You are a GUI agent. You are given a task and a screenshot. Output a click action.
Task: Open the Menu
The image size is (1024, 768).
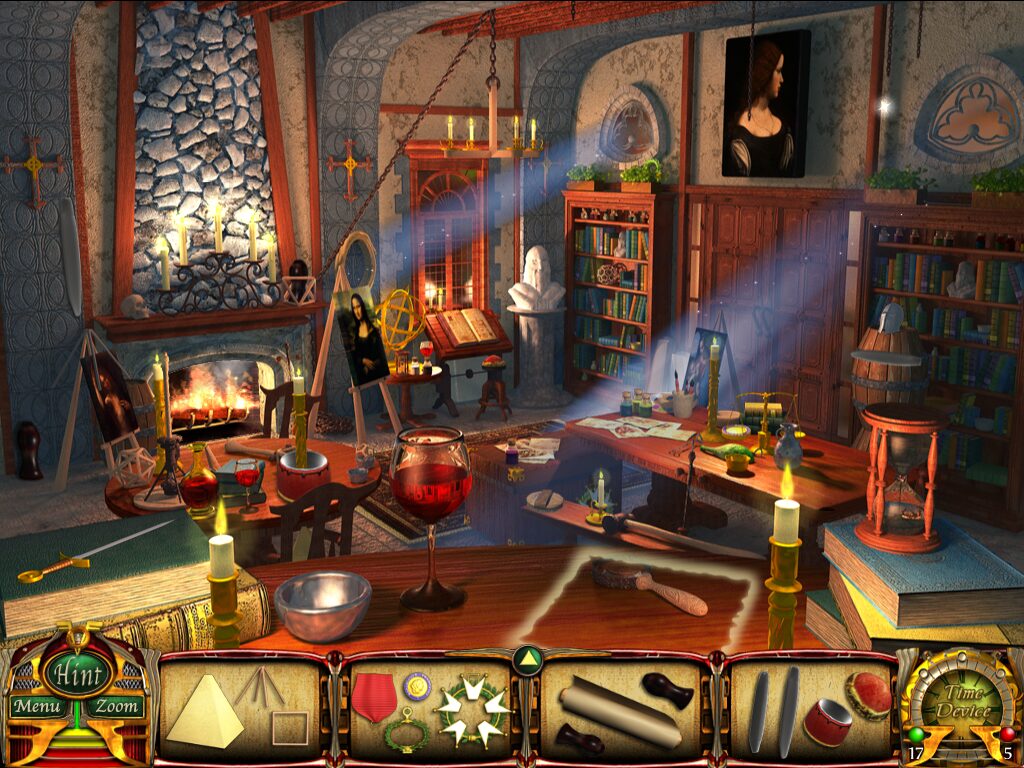point(37,707)
